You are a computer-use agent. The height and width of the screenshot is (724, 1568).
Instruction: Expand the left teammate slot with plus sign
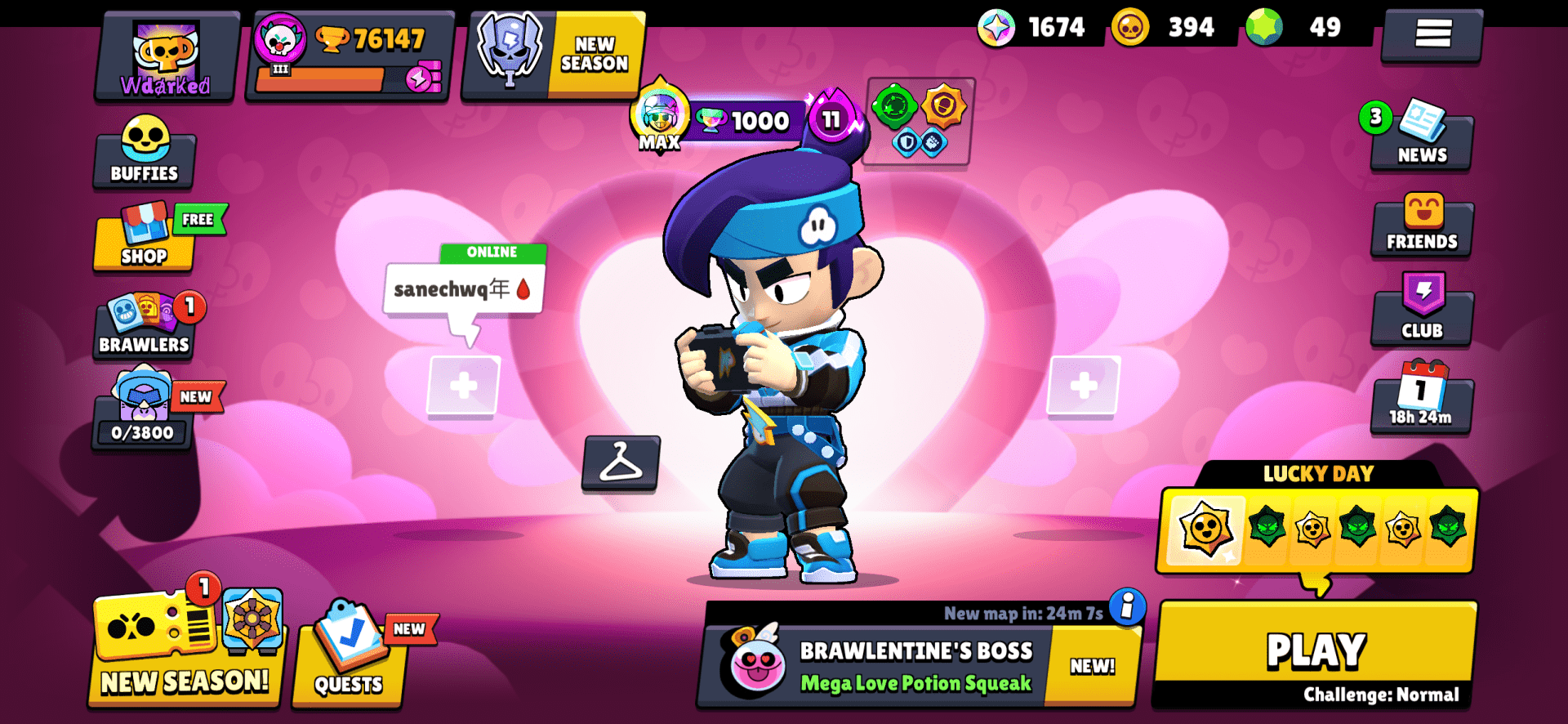coord(463,384)
